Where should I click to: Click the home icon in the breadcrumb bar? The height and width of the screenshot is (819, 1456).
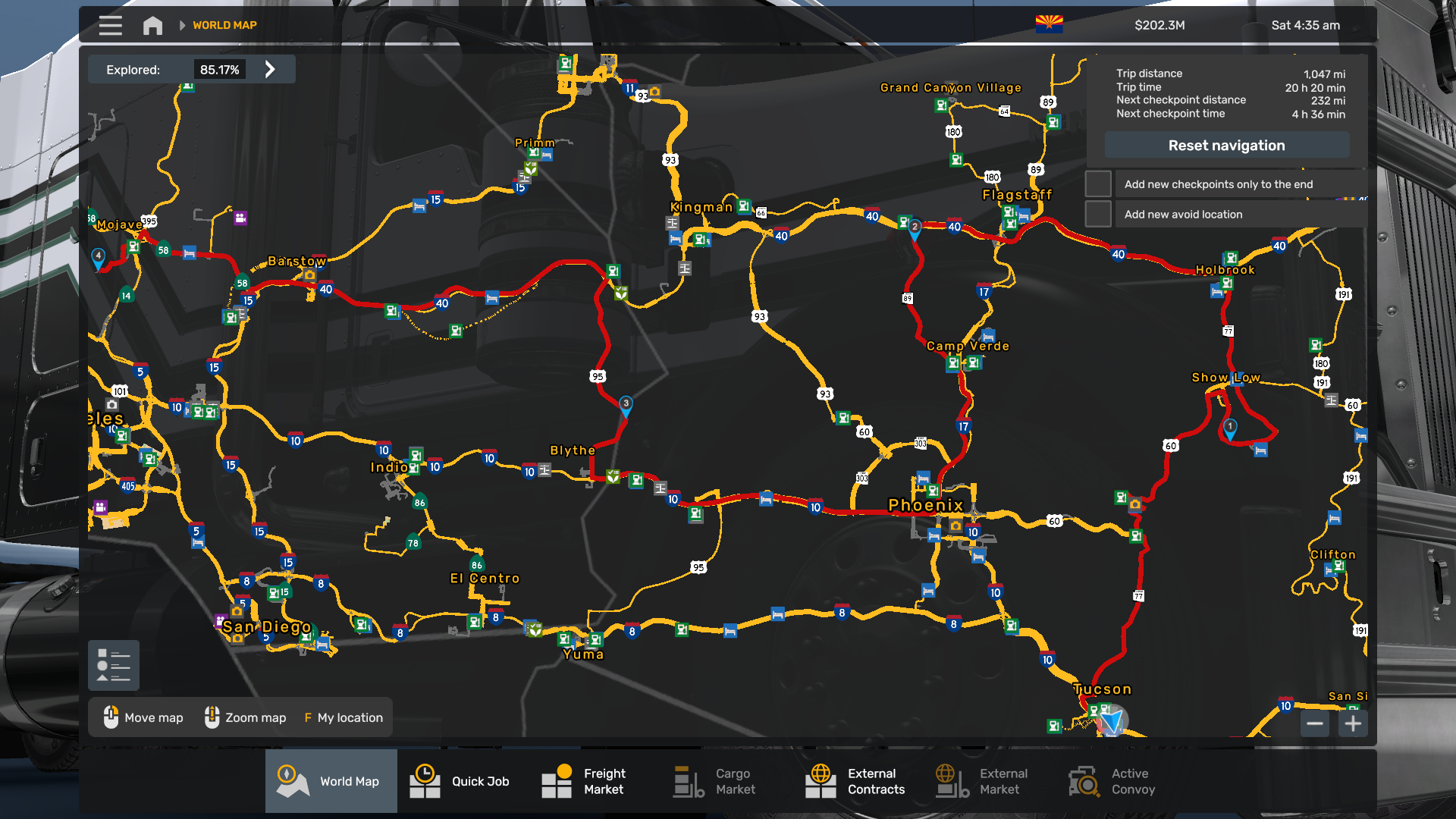(x=152, y=25)
